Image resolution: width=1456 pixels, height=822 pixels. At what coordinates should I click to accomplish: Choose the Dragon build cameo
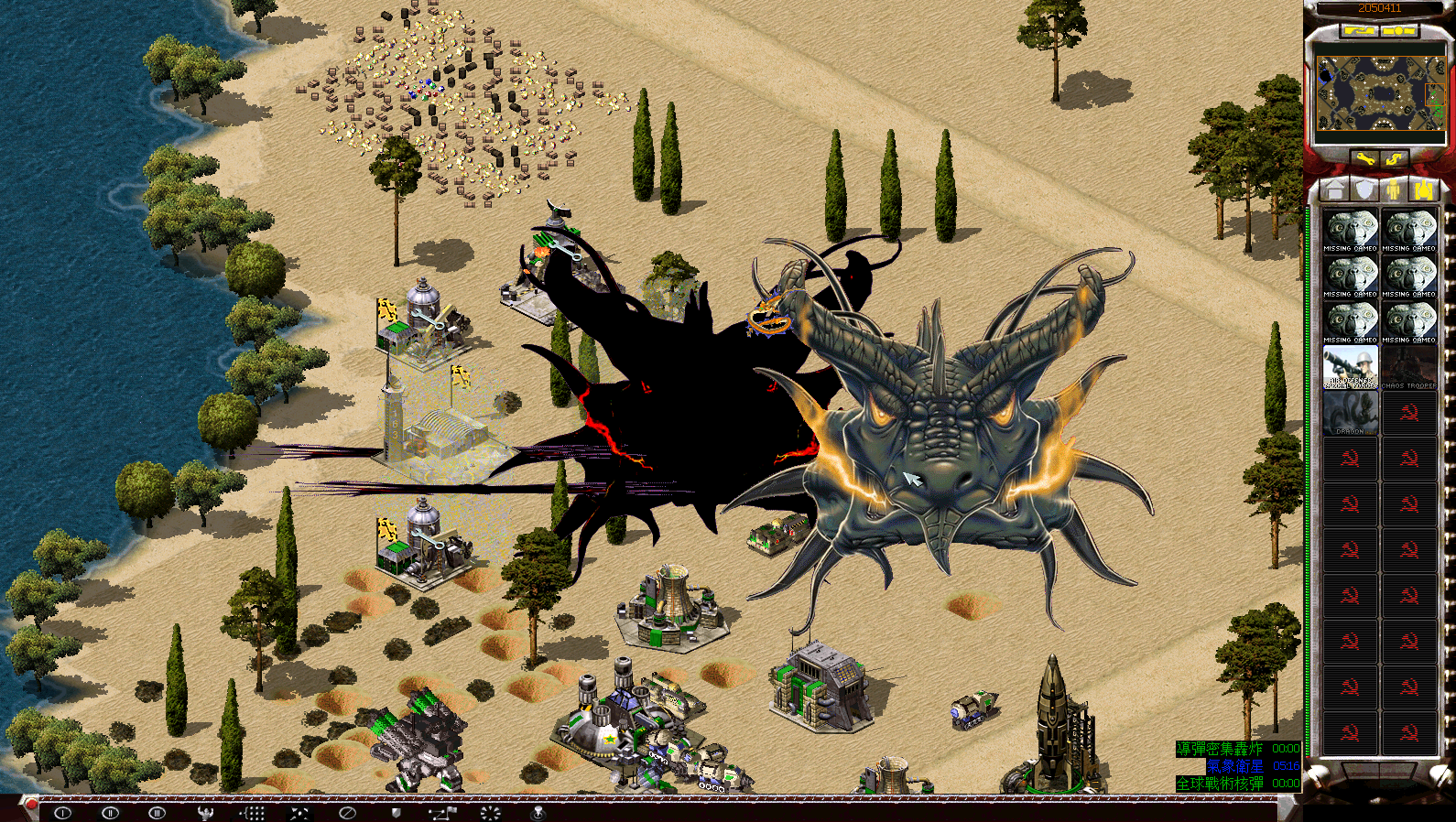pos(1350,413)
